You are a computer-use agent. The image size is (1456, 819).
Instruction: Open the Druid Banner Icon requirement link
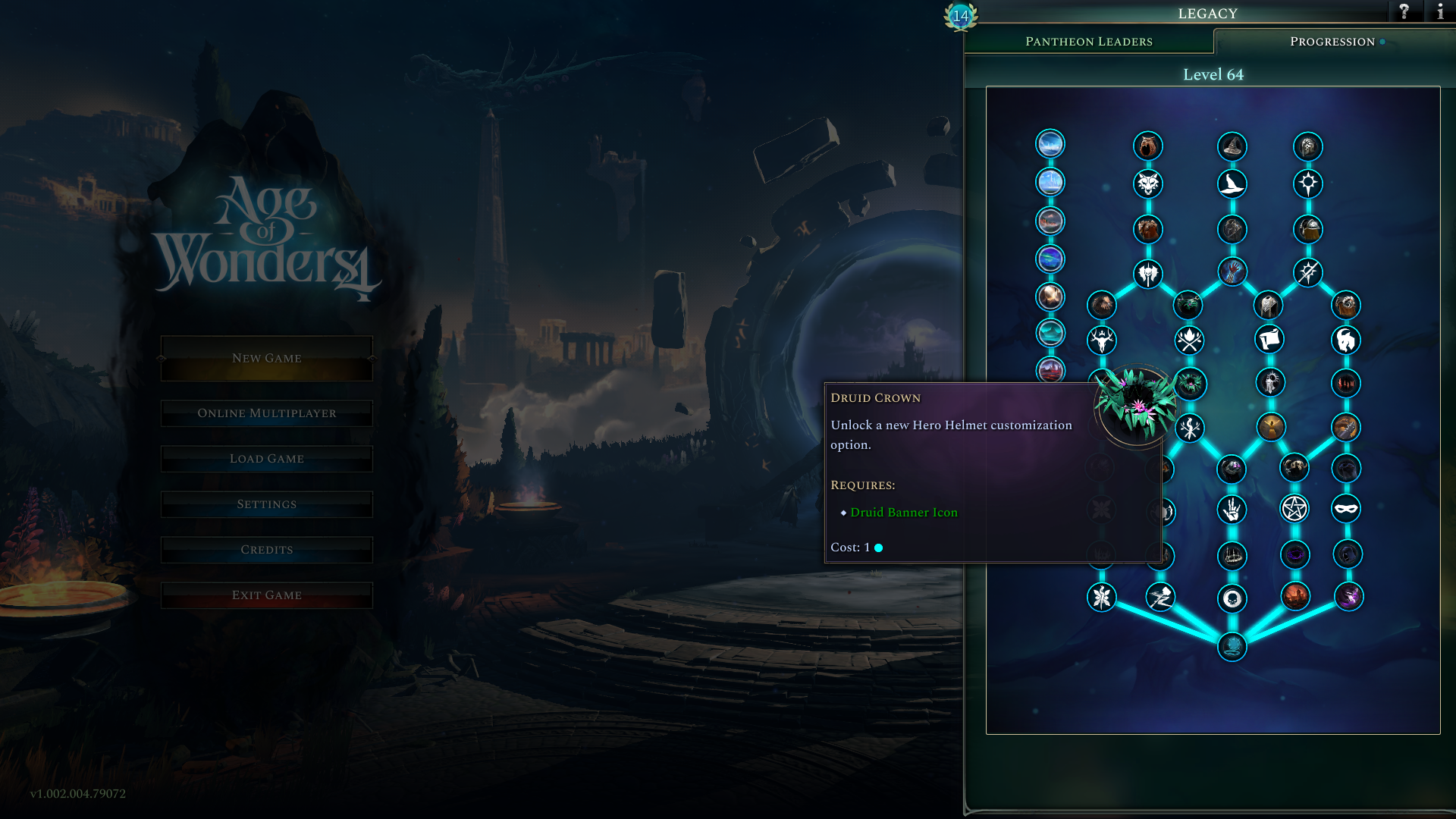click(x=905, y=513)
